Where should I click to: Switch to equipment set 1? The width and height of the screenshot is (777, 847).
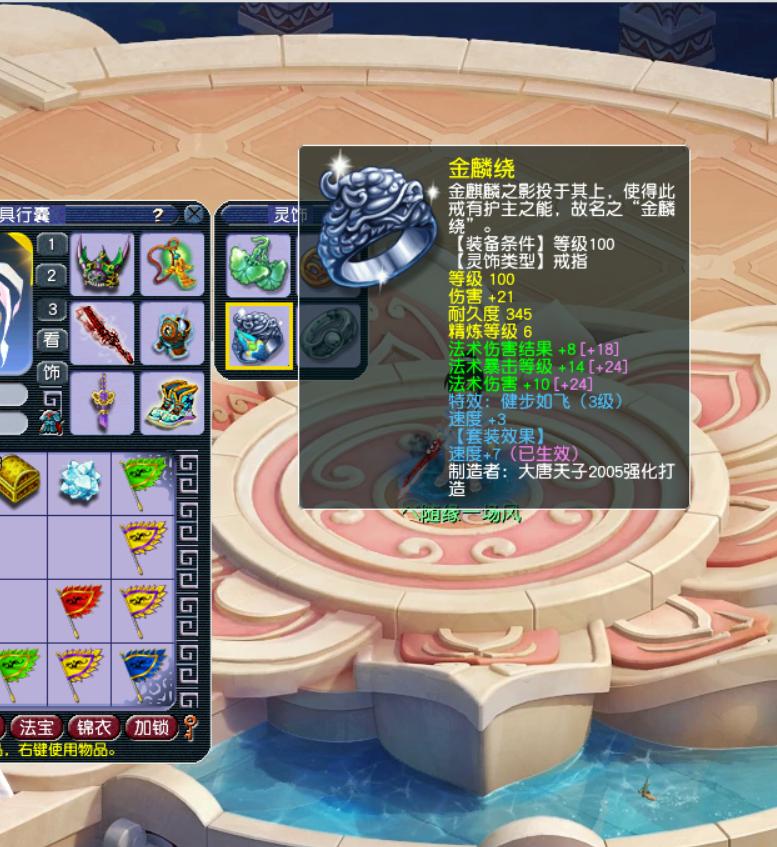tap(52, 245)
